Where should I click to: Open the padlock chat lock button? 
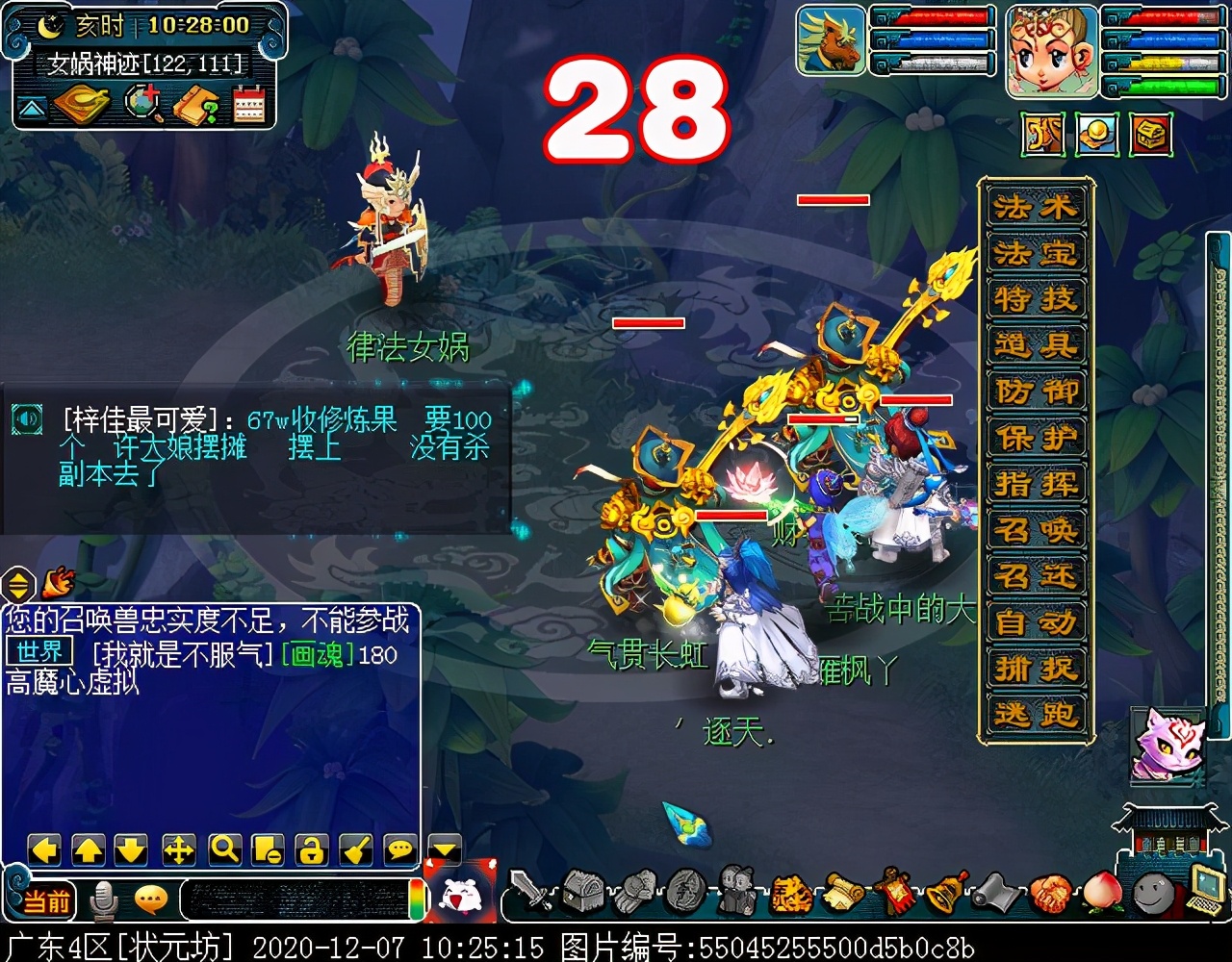tap(312, 849)
